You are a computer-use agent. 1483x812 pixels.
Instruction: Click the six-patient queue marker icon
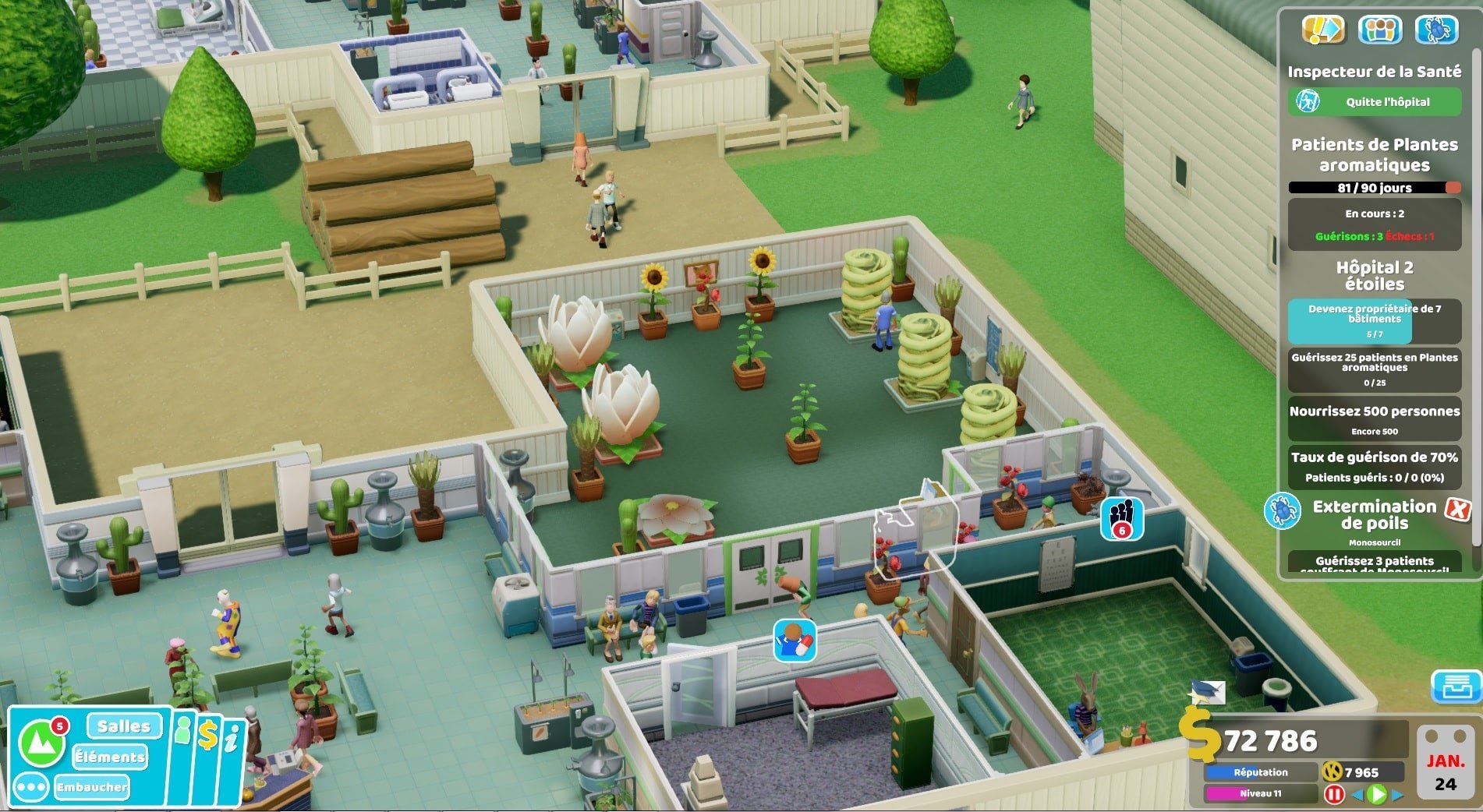1121,517
